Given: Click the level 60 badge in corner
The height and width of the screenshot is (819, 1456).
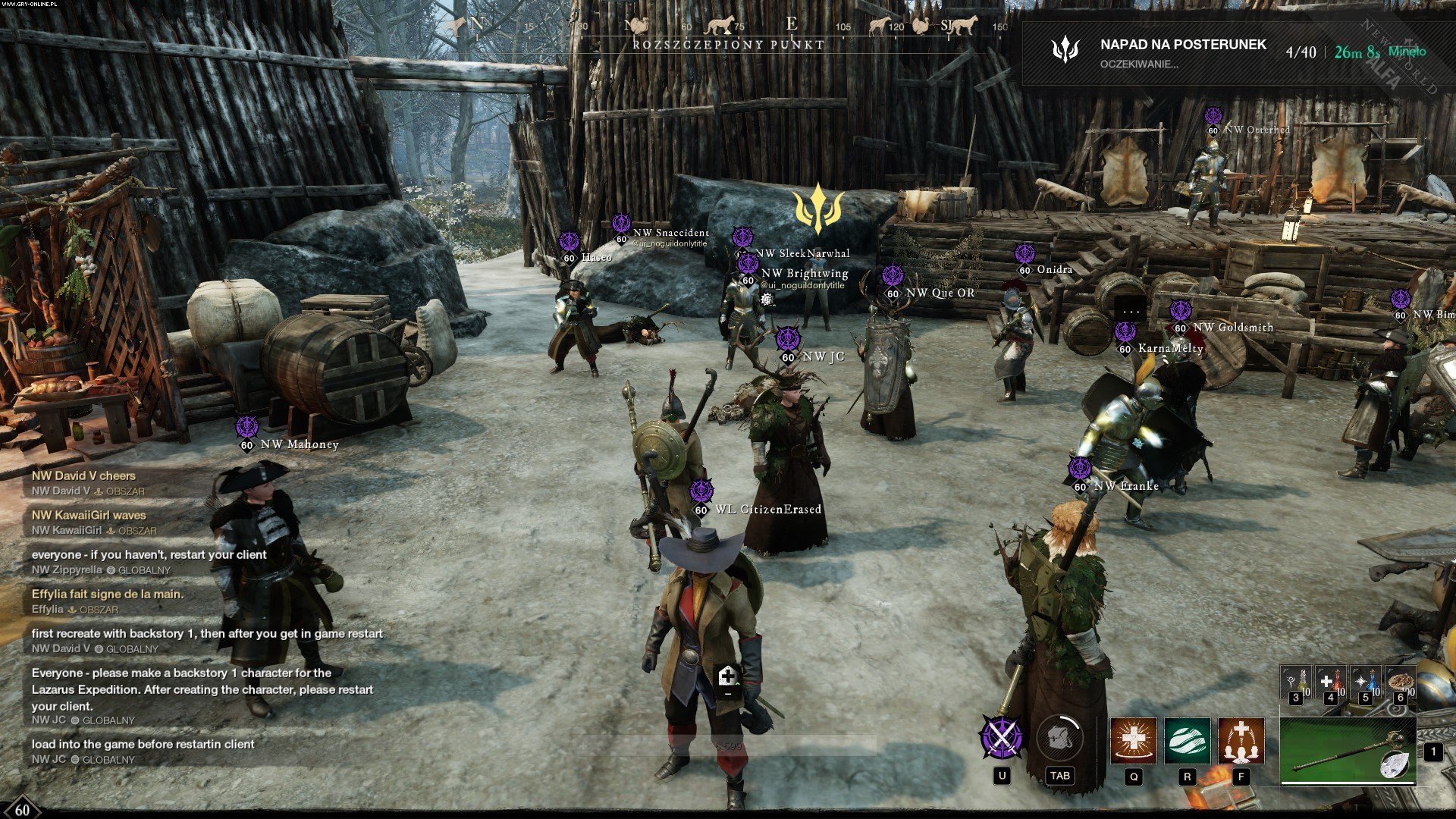Looking at the screenshot, I should tap(22, 809).
